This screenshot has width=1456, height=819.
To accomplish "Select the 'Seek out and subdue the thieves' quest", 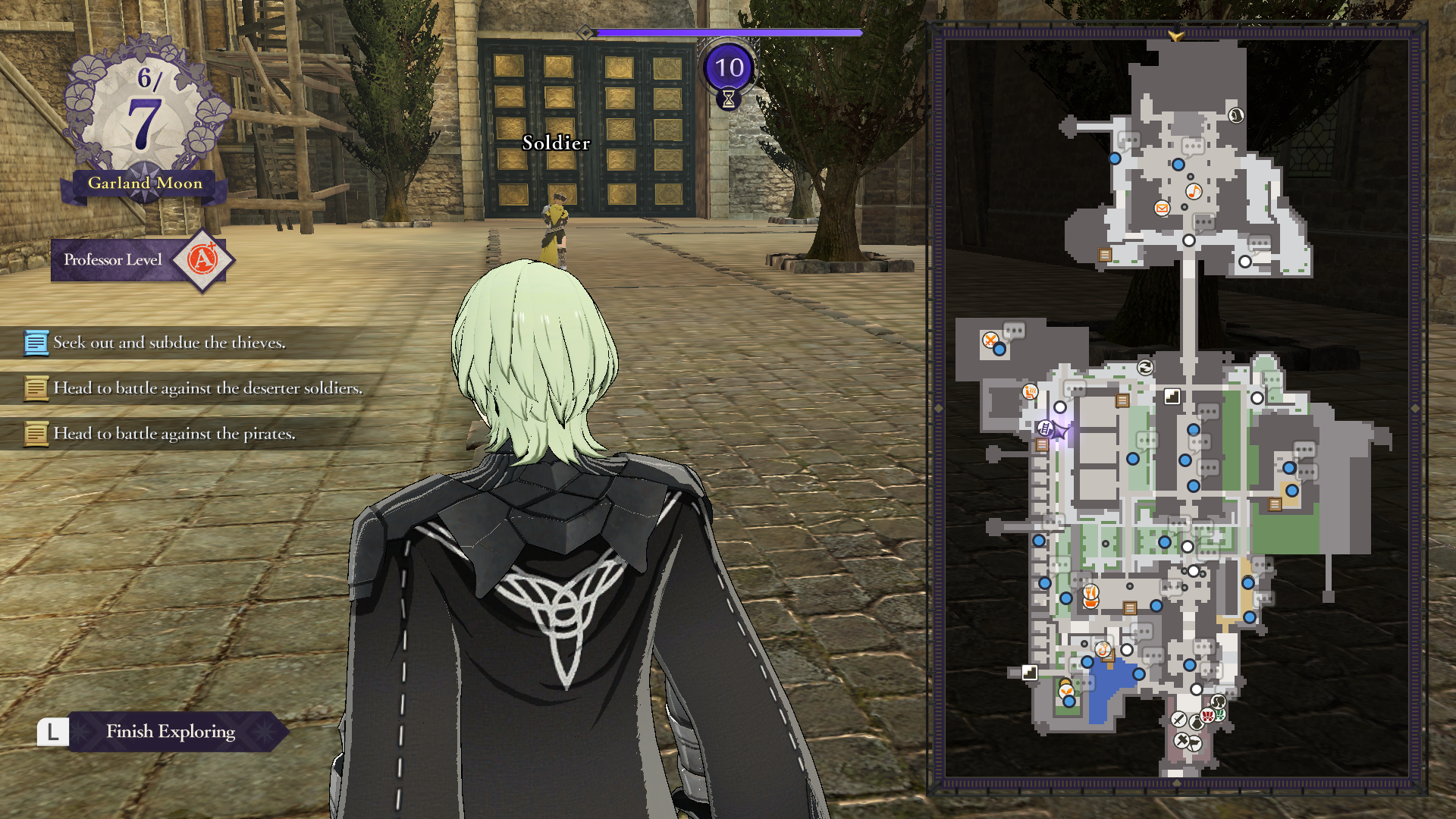I will pos(169,343).
